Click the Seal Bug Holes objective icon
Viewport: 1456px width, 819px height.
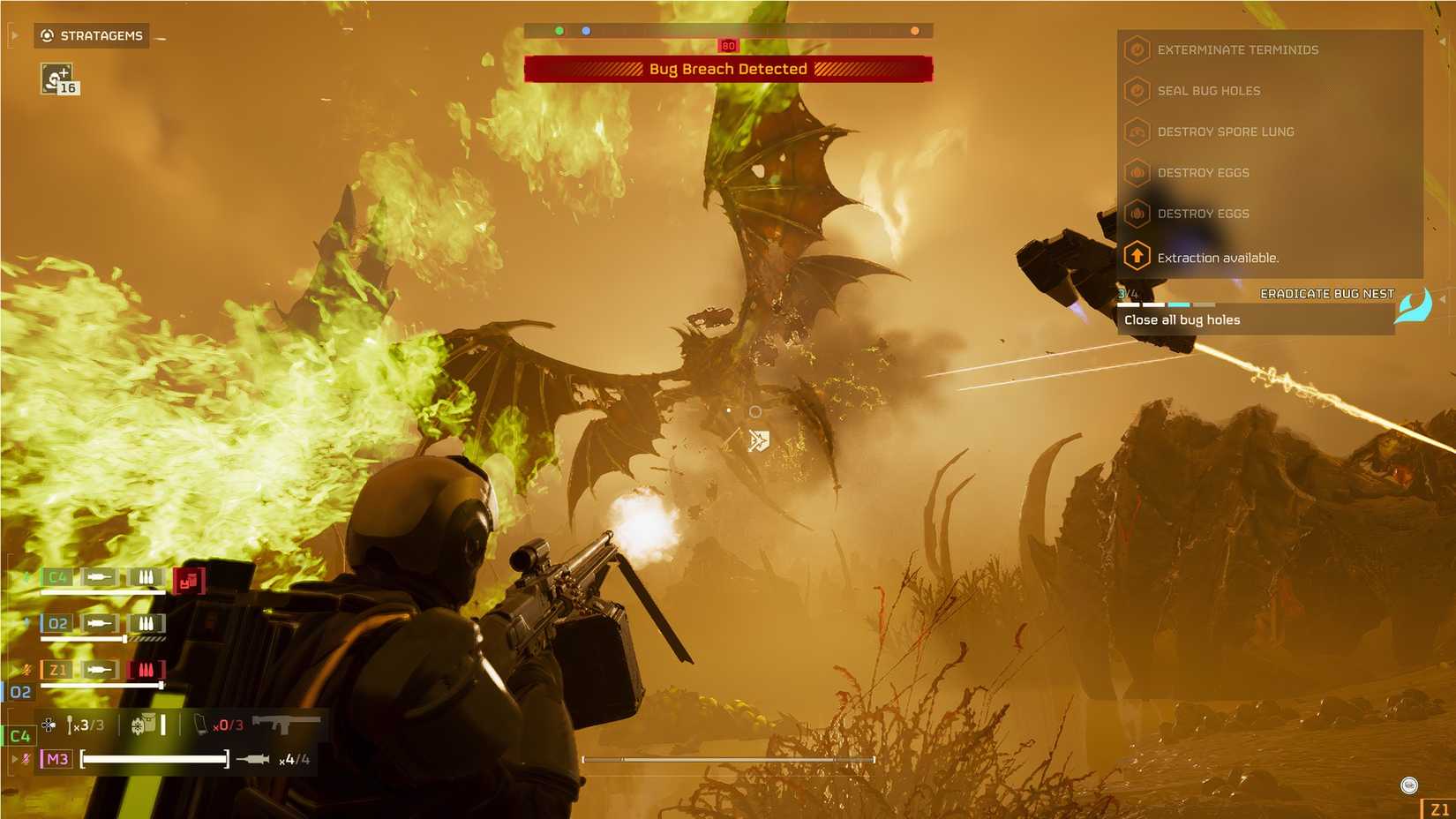click(x=1136, y=91)
